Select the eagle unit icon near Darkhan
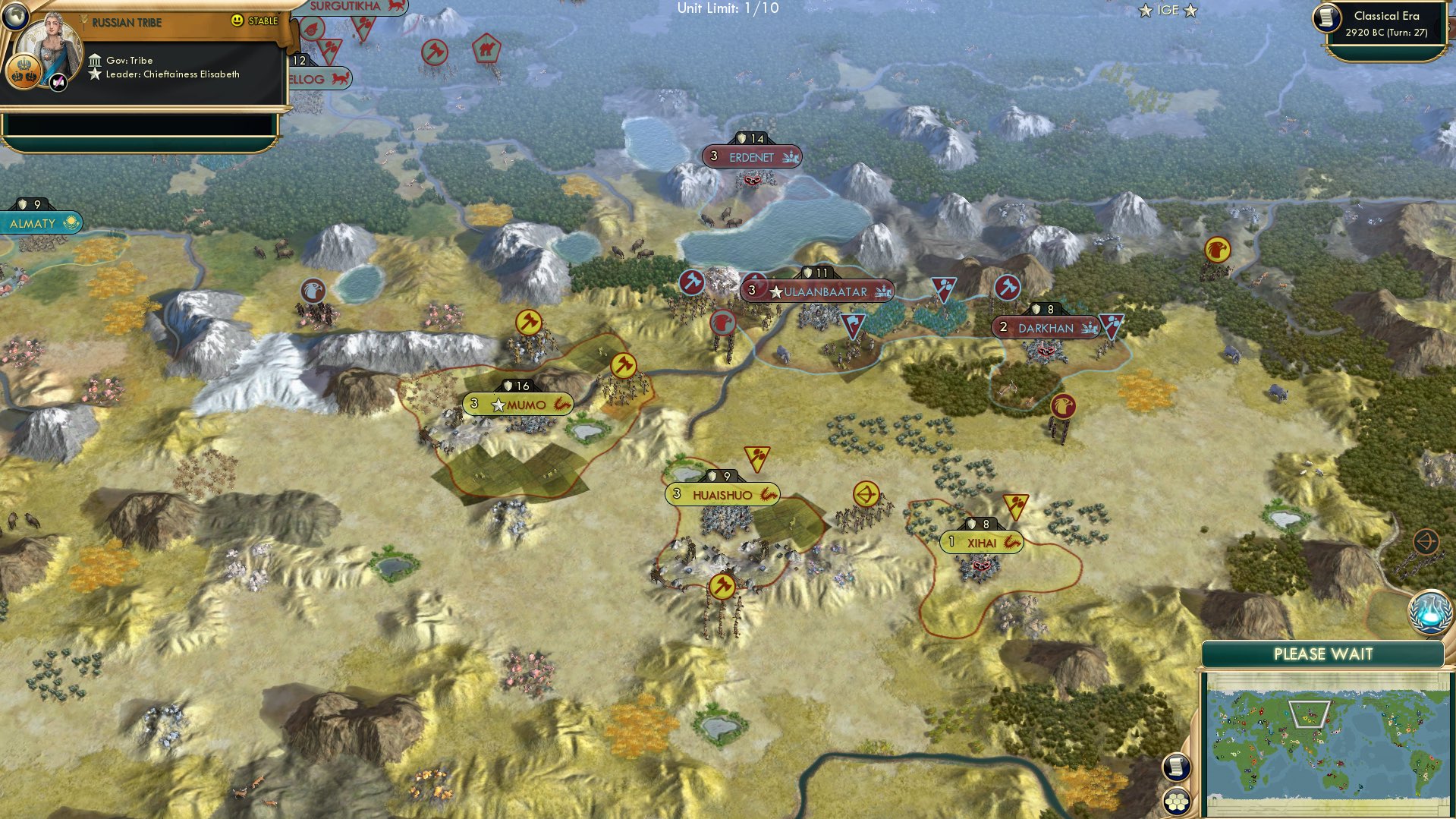Image resolution: width=1456 pixels, height=819 pixels. click(1064, 407)
